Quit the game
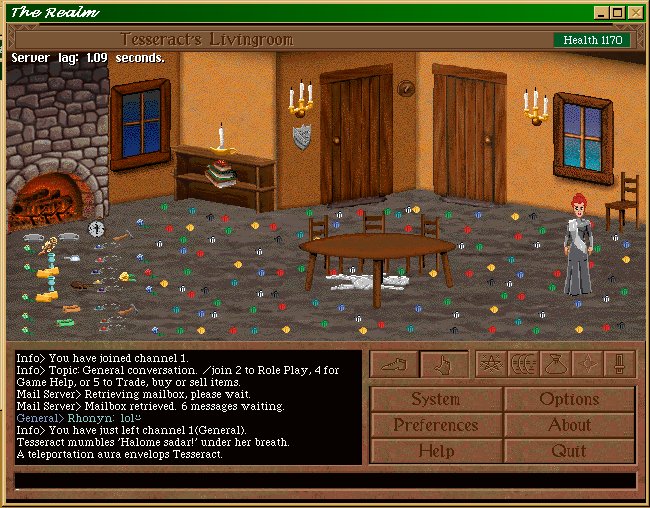 click(x=569, y=451)
